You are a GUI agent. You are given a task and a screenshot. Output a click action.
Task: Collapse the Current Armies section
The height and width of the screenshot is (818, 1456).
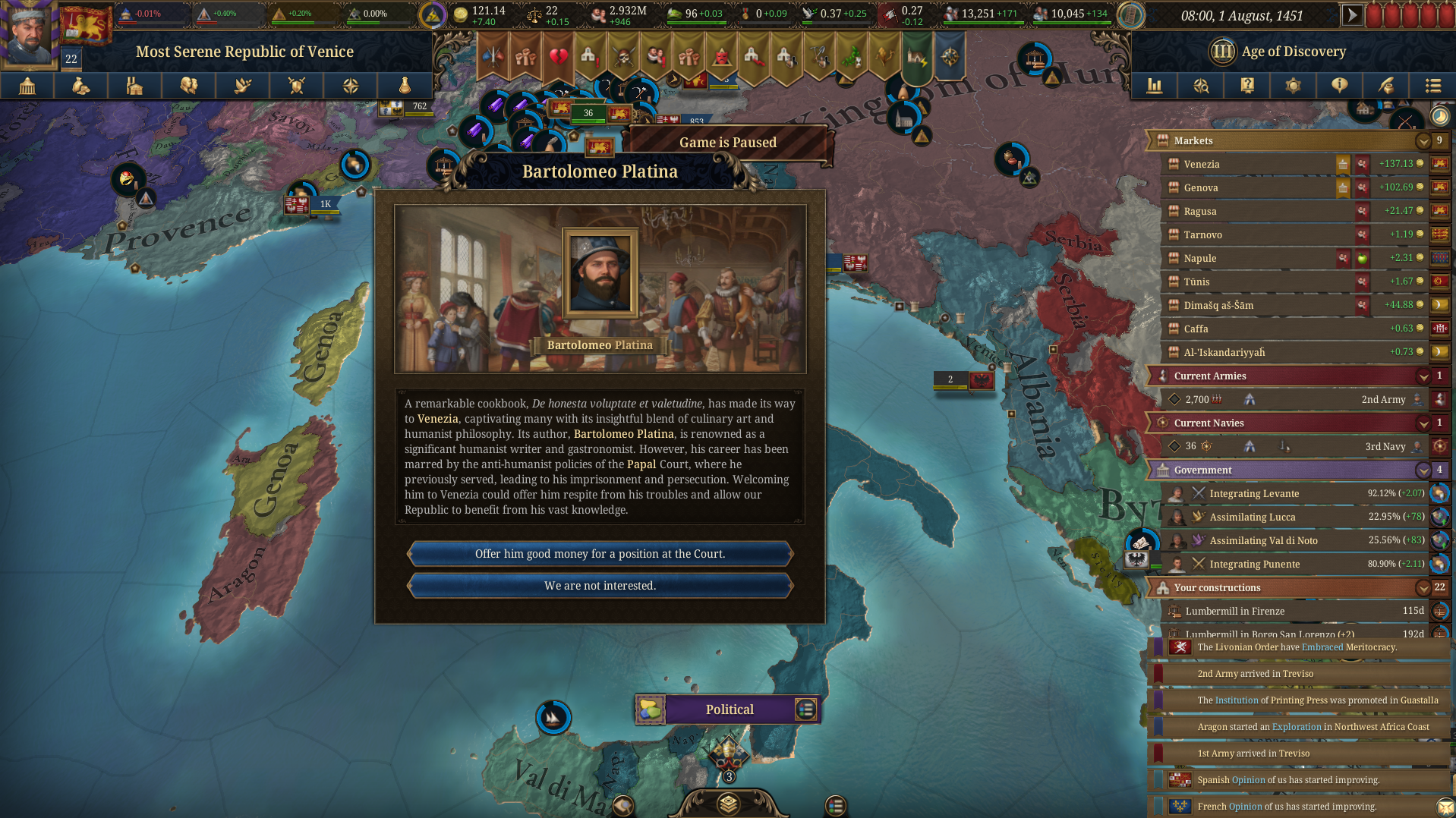click(x=1423, y=376)
